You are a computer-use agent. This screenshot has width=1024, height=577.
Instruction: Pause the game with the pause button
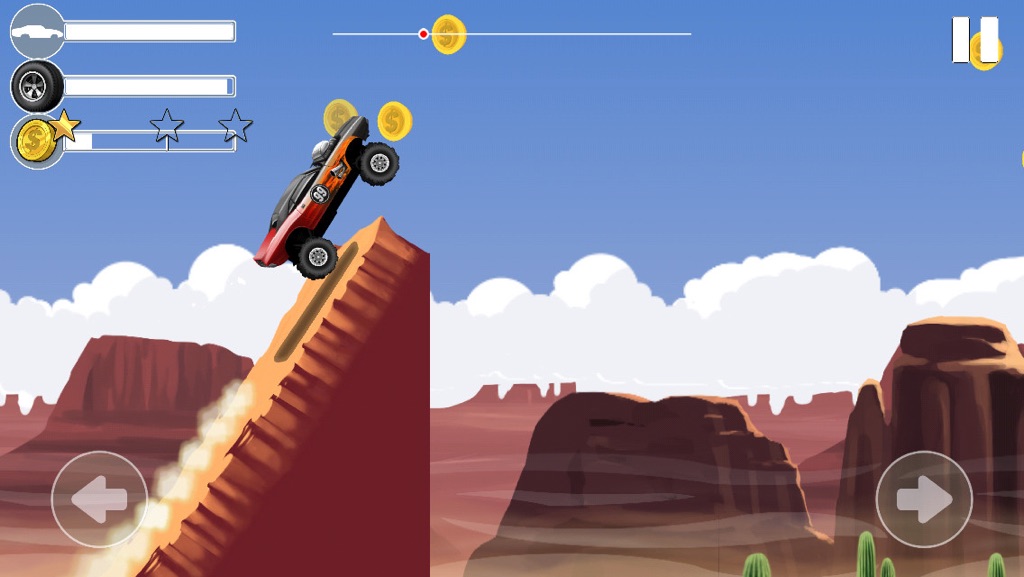click(x=974, y=40)
